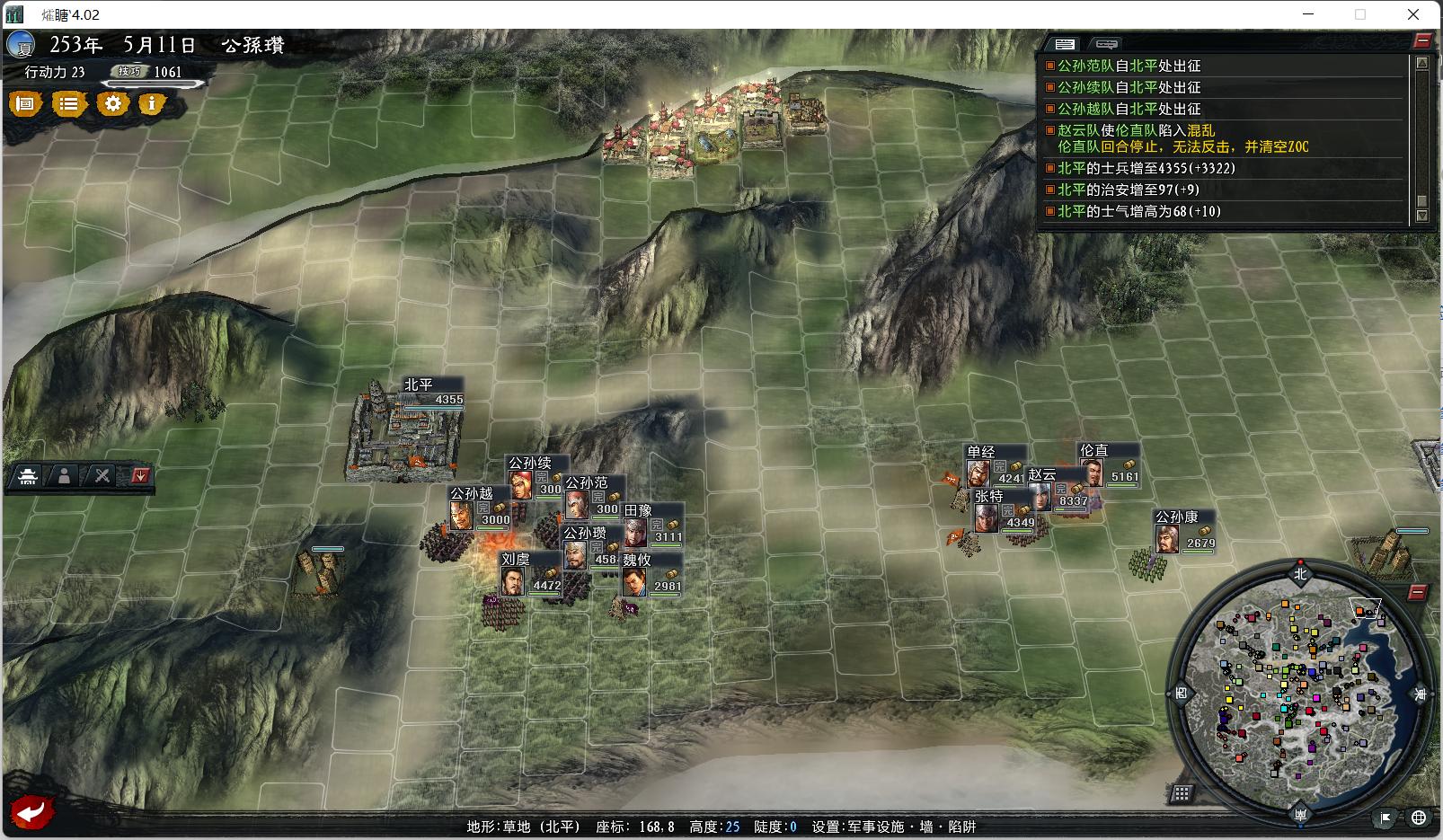Viewport: 1443px width, 840px height.
Task: Click the flag button below the minimap
Action: pos(1386,818)
